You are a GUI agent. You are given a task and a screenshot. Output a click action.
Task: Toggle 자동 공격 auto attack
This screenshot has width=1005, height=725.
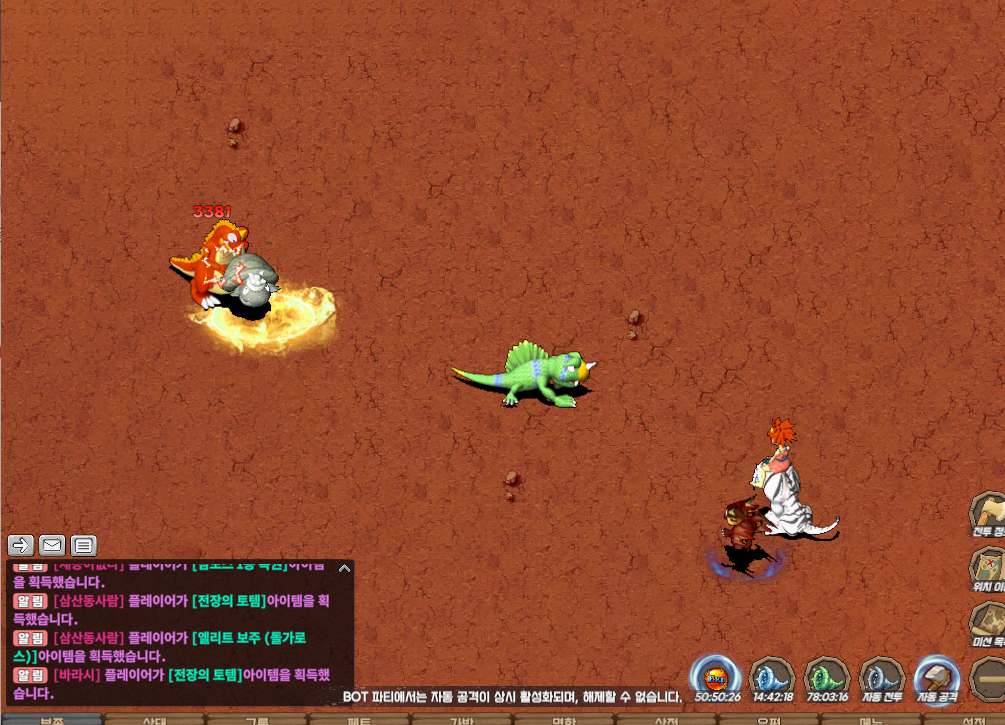coord(937,676)
